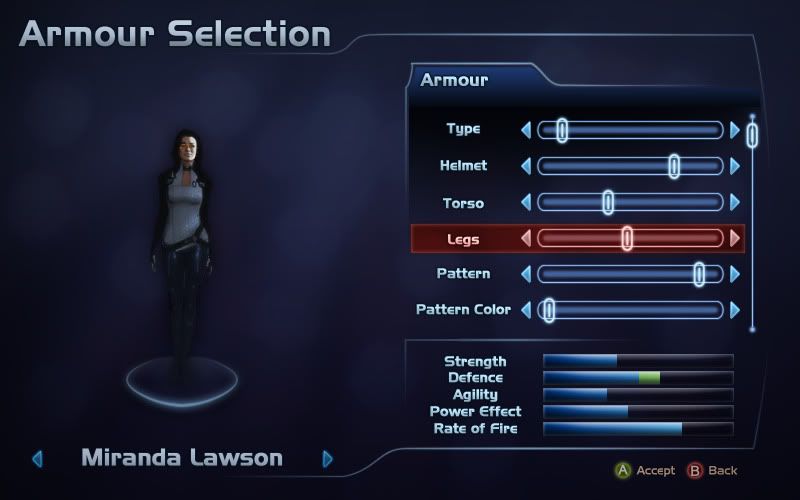
Task: Click the Torso slider handle
Action: click(x=608, y=202)
